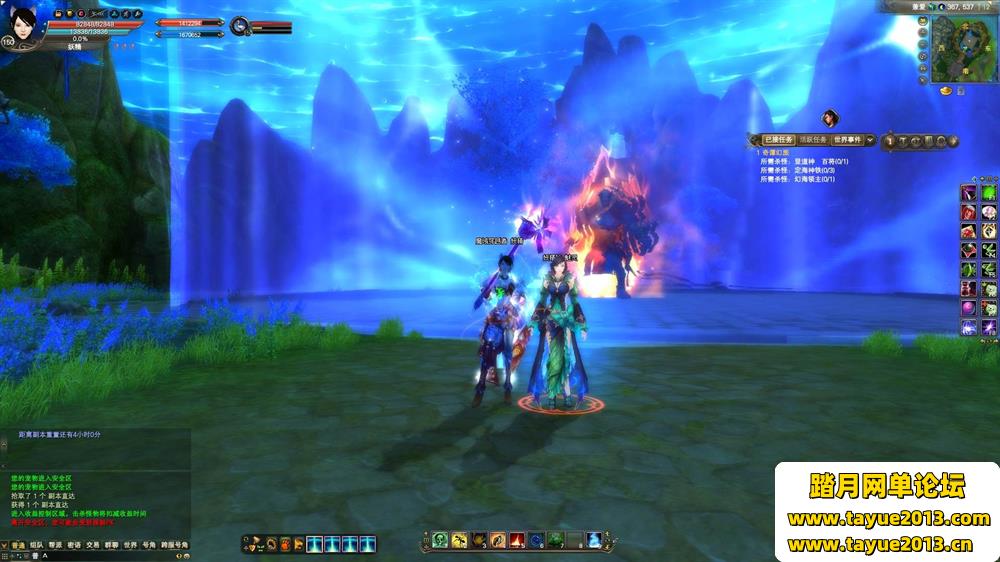Choose the 普通 chat channel tab
The height and width of the screenshot is (562, 1000).
(17, 545)
